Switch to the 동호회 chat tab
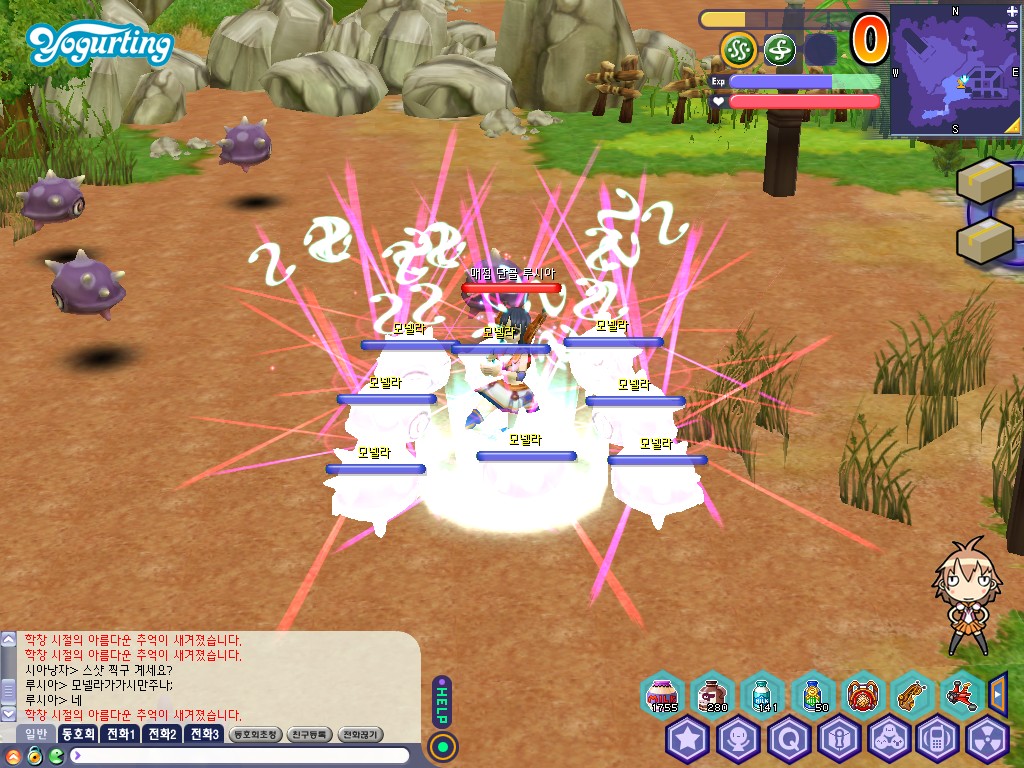The image size is (1024, 768). point(77,734)
